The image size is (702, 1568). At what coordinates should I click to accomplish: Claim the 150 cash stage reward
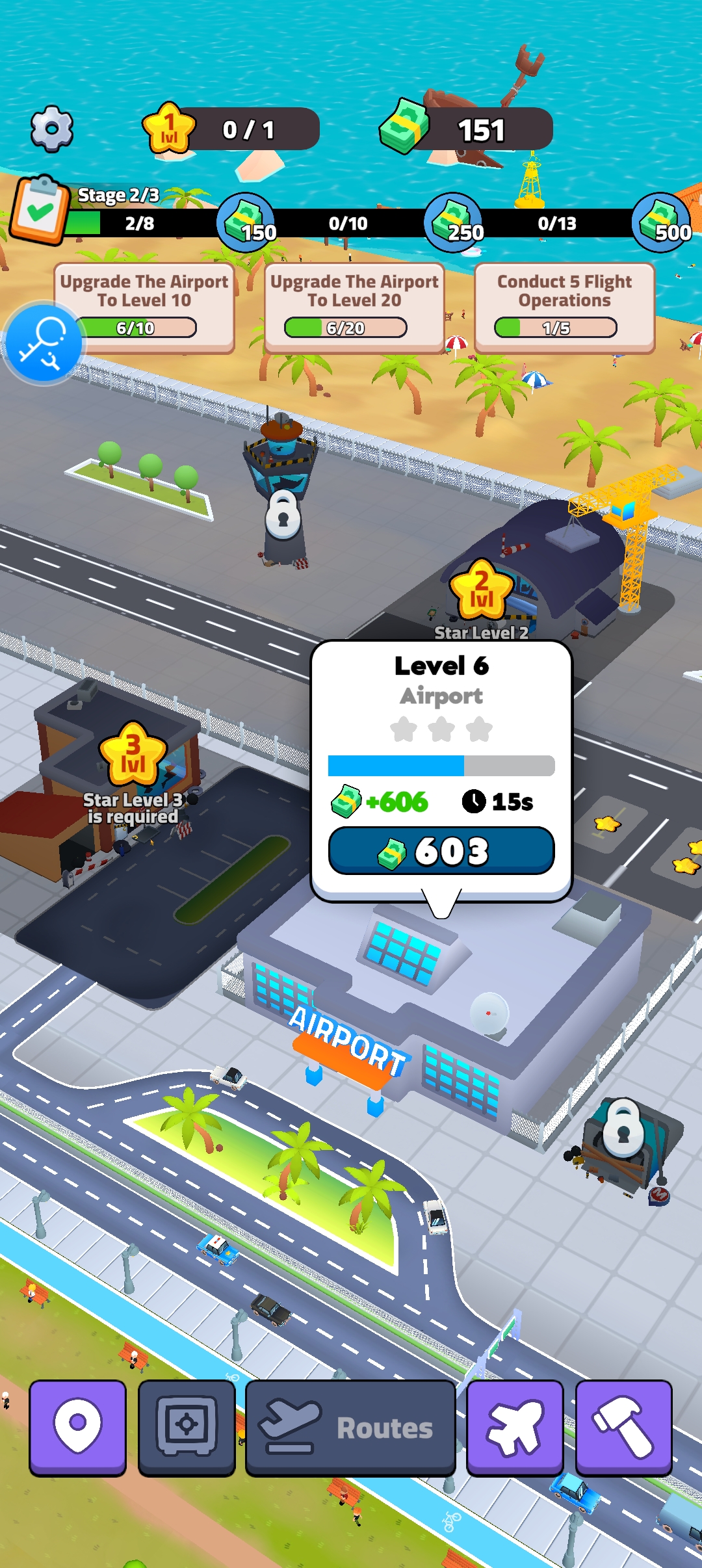coord(246,222)
